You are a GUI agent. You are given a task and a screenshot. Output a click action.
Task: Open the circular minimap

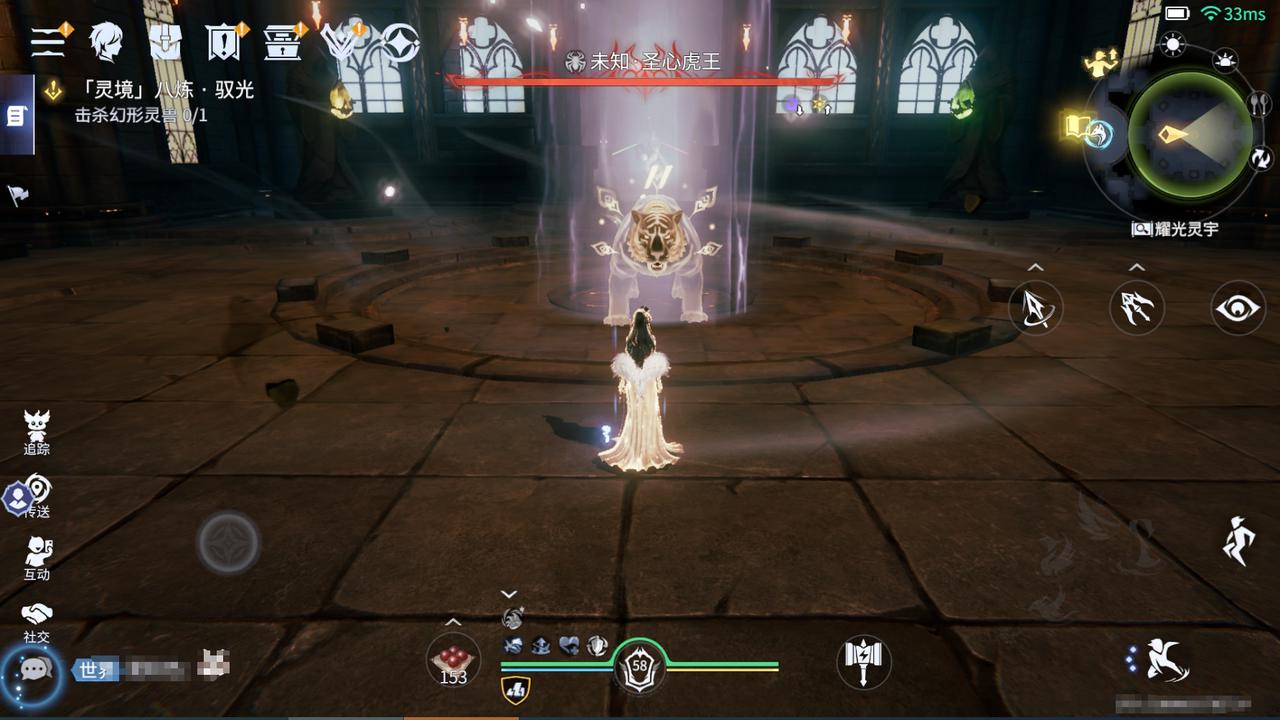[1189, 135]
